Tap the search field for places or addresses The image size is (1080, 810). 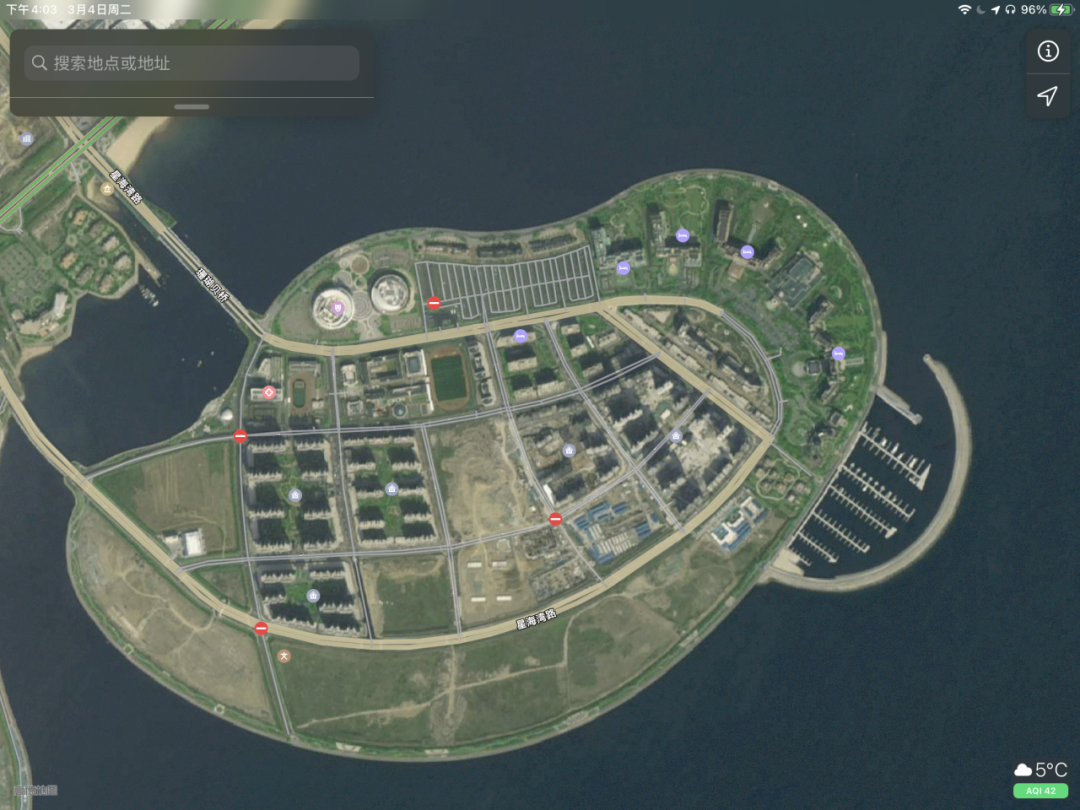point(192,63)
